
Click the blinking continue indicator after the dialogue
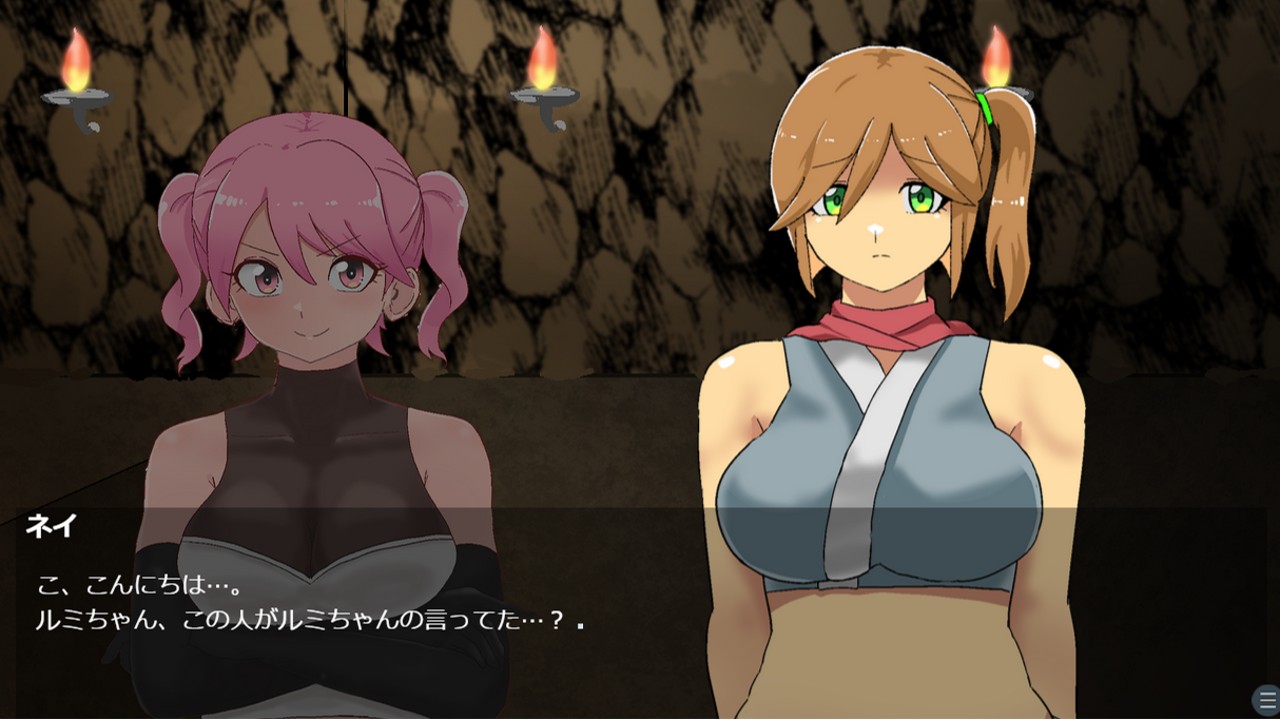click(581, 626)
